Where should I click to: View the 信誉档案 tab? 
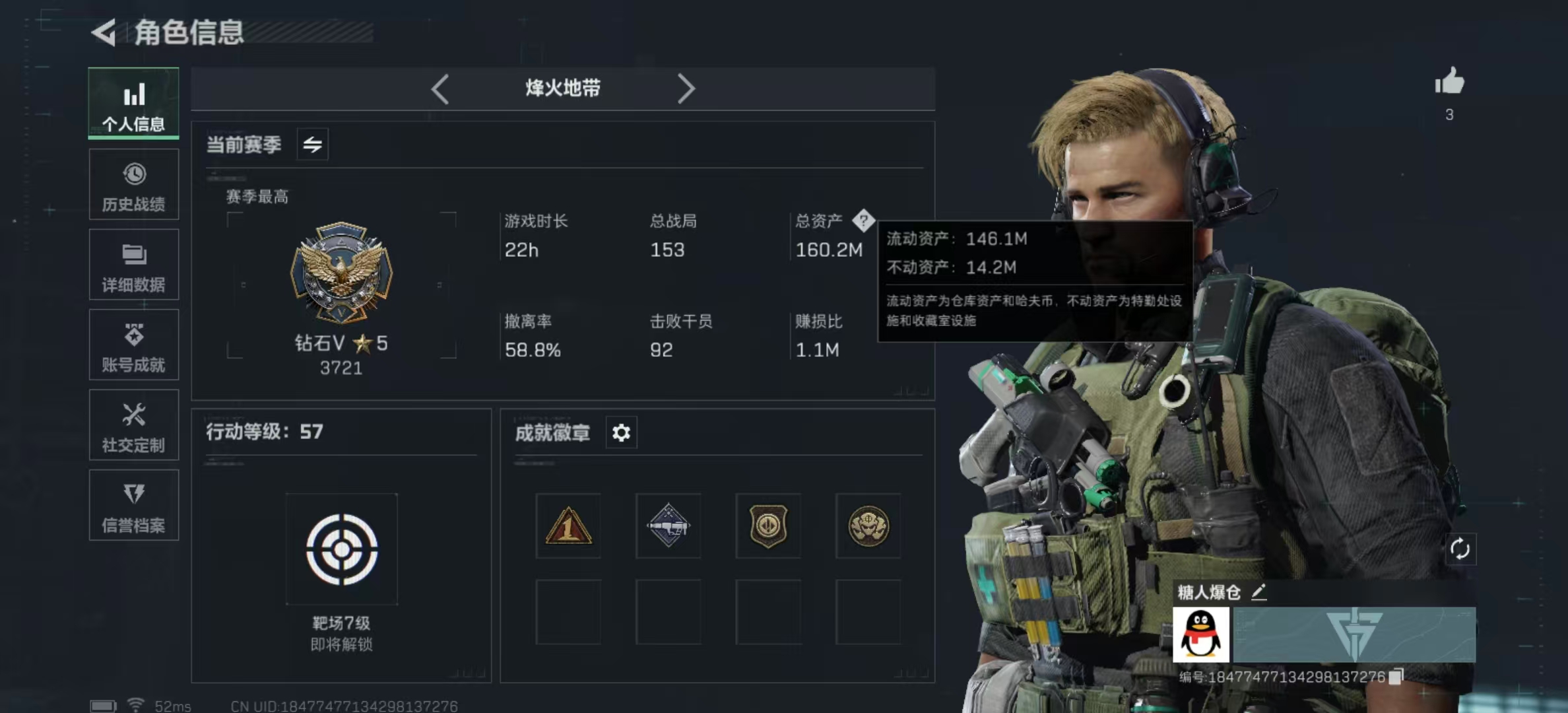pyautogui.click(x=134, y=506)
